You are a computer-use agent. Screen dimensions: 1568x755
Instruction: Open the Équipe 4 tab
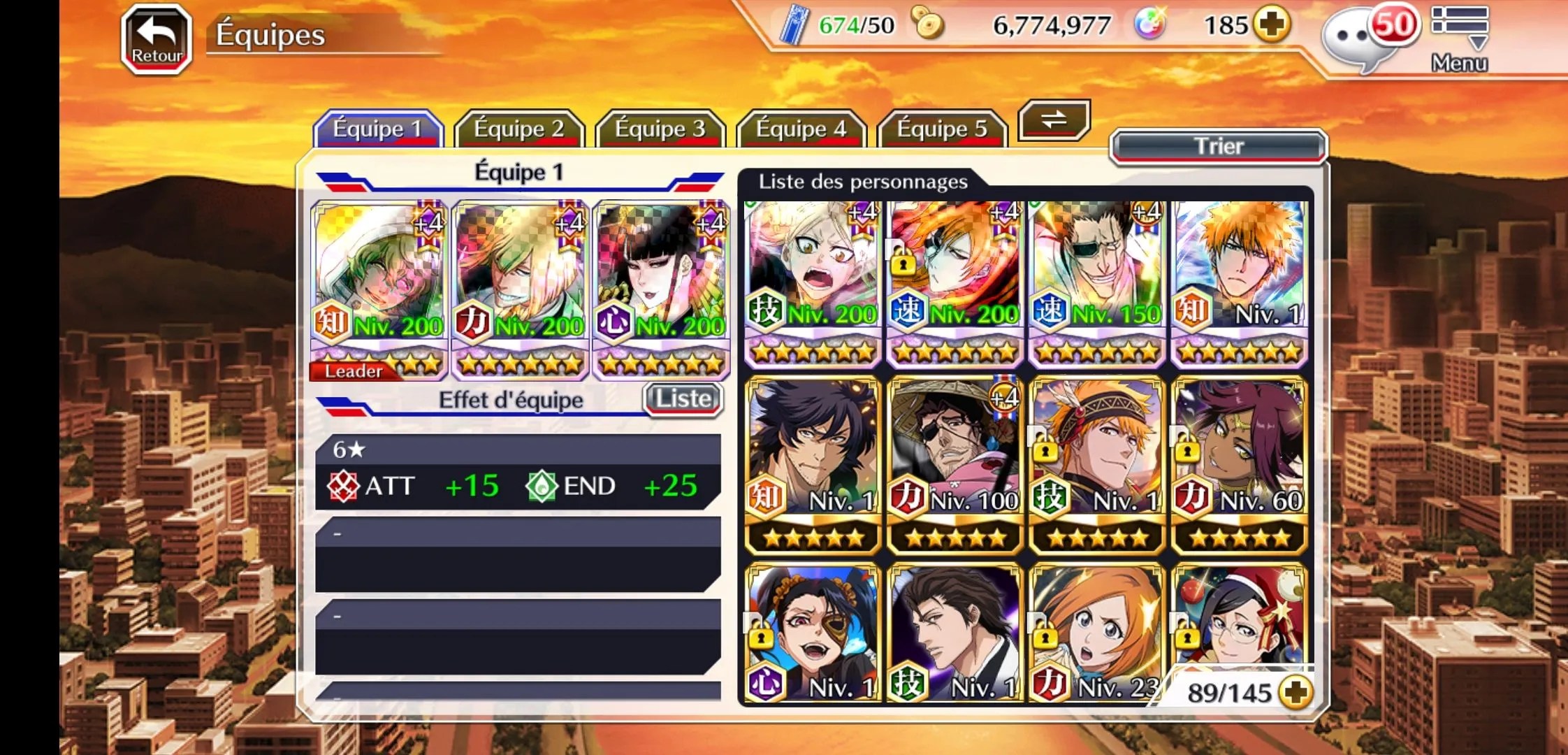click(801, 129)
